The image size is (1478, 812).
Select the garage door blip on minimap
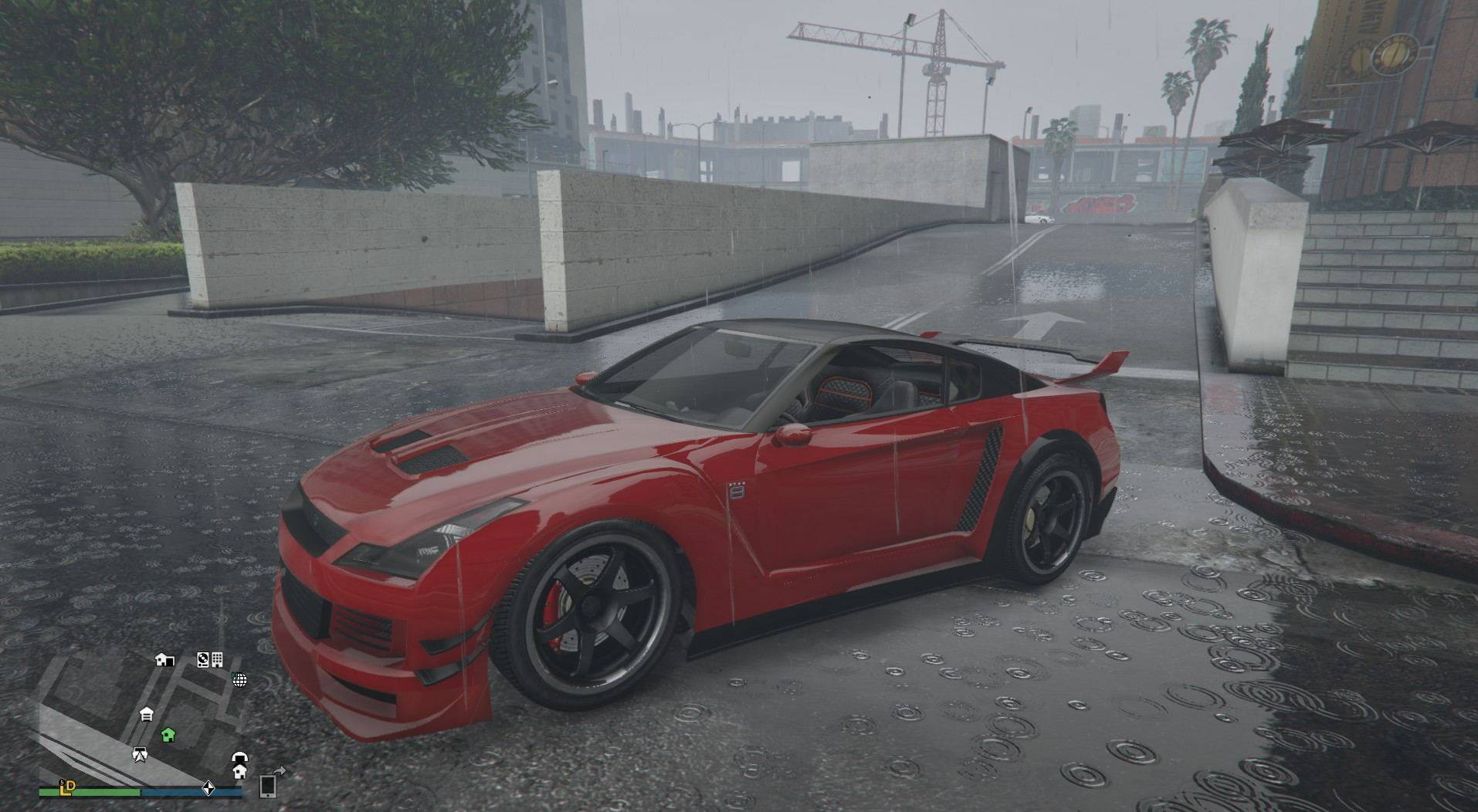147,714
